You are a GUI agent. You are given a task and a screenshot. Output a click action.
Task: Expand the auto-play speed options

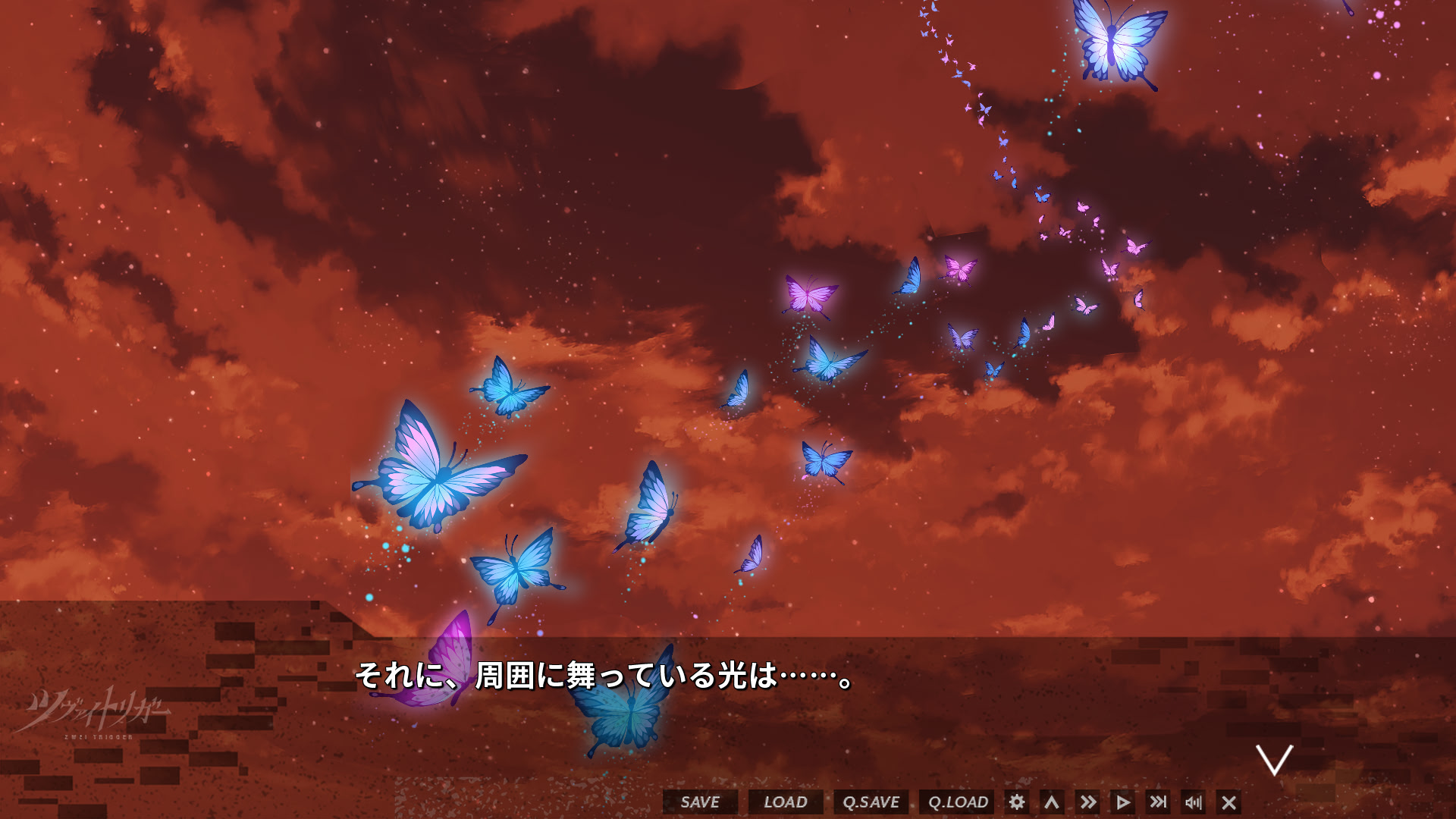coord(1123,802)
